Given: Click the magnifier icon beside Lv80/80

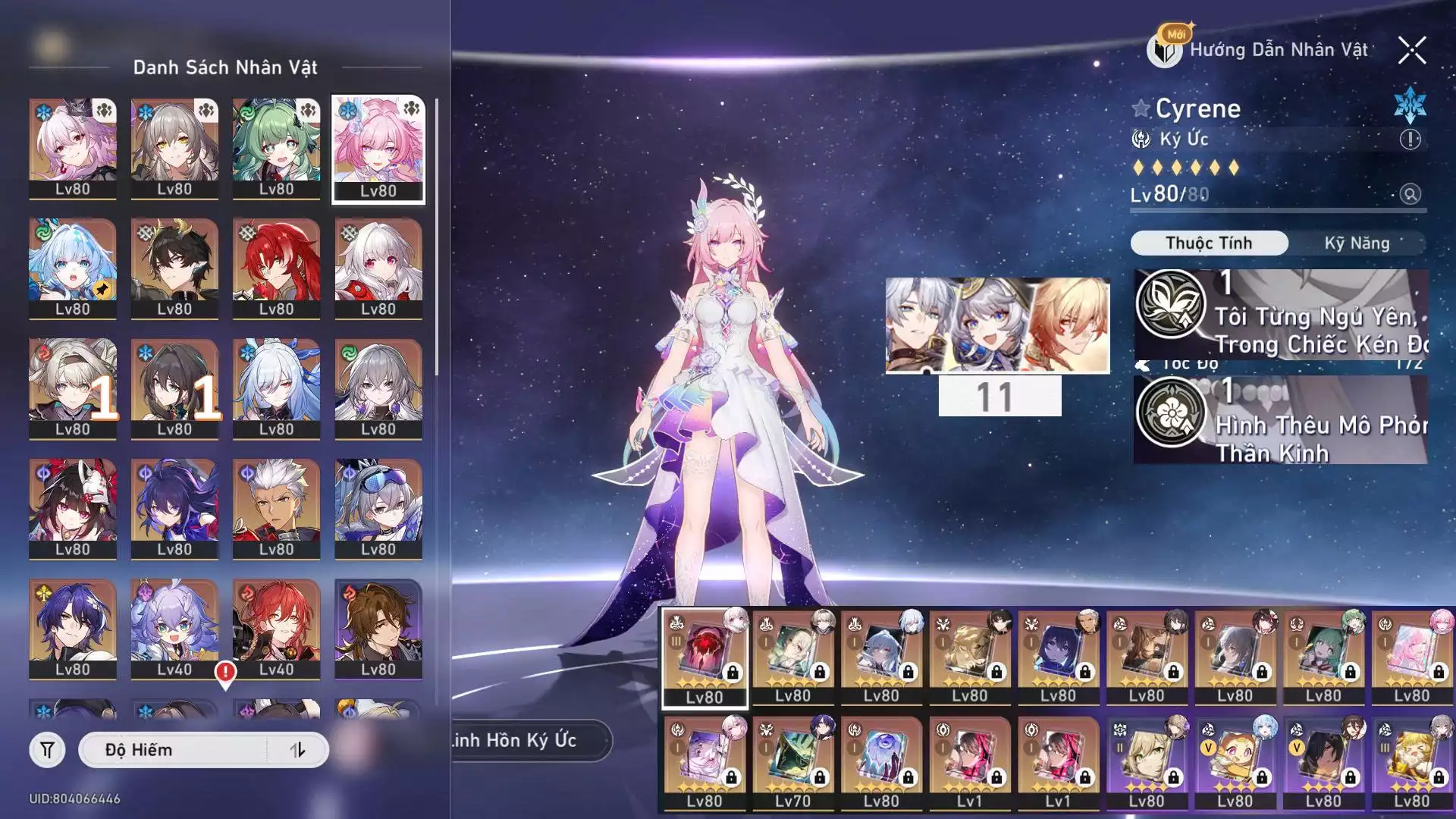Looking at the screenshot, I should pos(1410,194).
